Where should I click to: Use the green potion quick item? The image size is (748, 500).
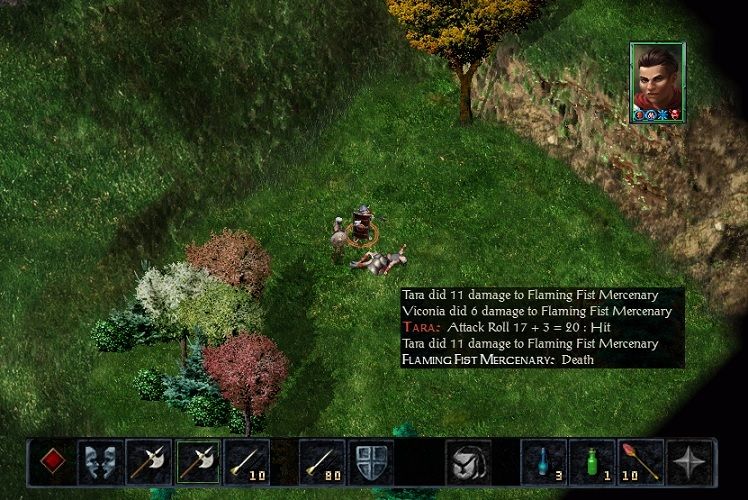(x=592, y=462)
